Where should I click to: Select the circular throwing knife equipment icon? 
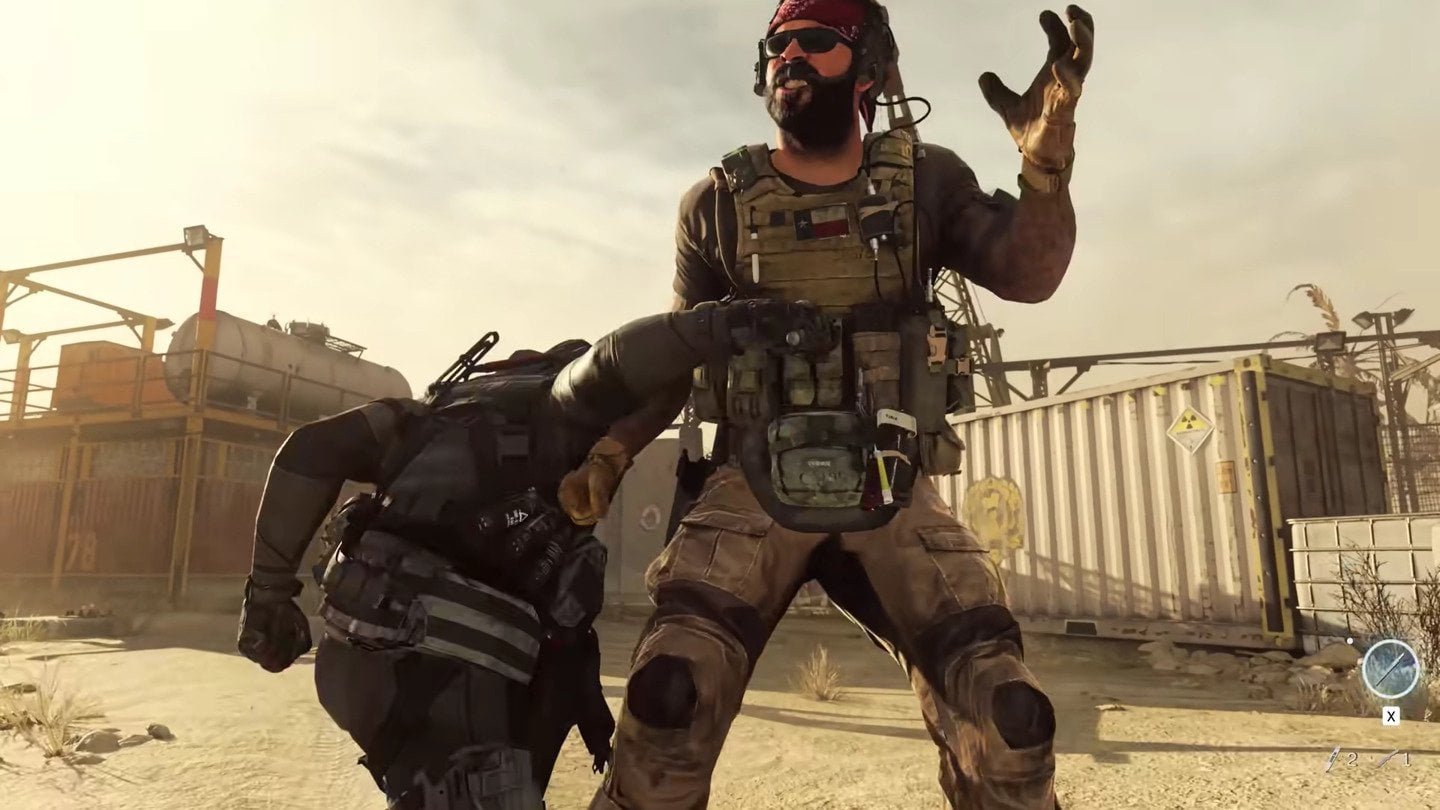1392,670
